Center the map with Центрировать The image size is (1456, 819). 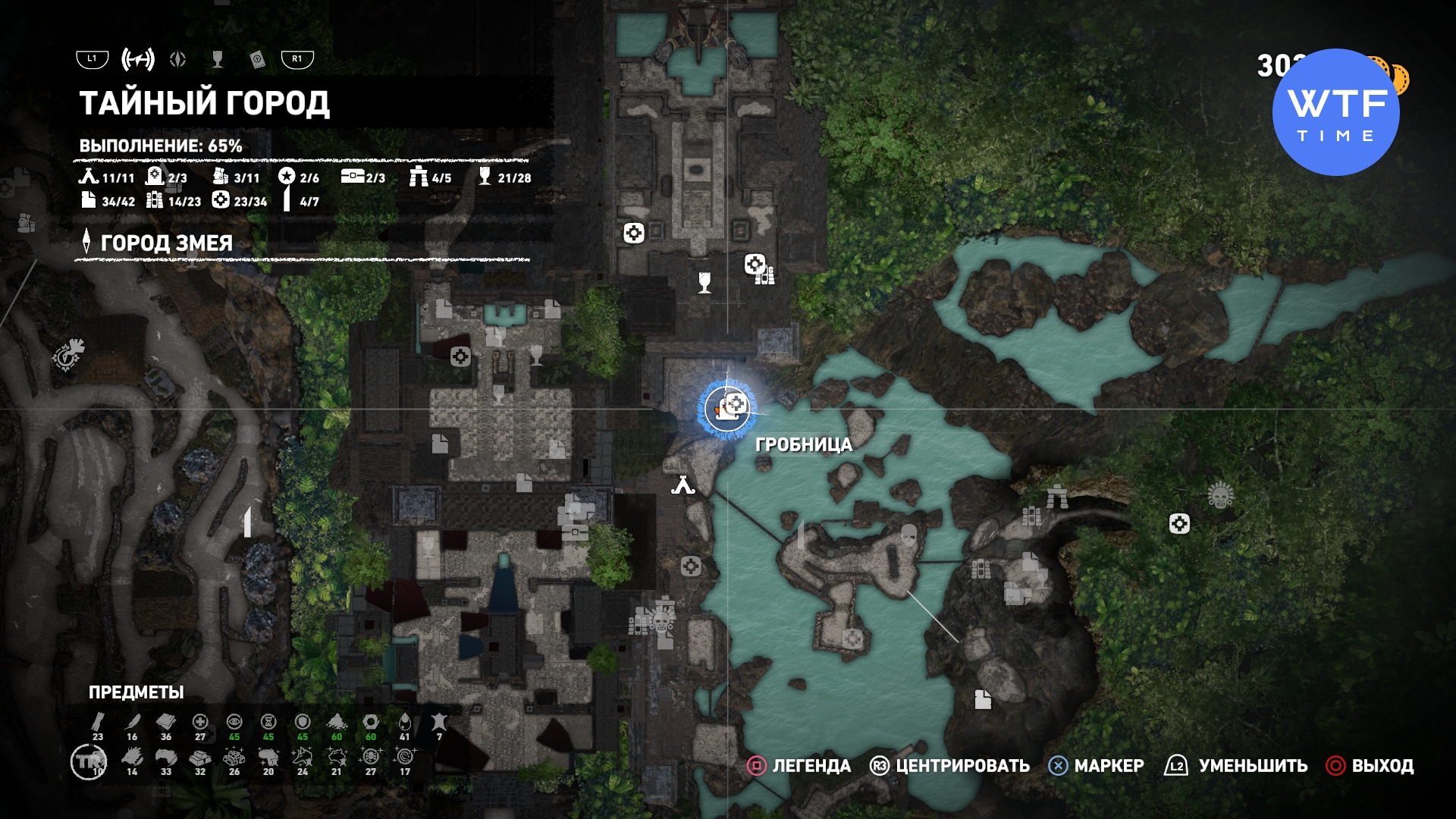click(949, 766)
